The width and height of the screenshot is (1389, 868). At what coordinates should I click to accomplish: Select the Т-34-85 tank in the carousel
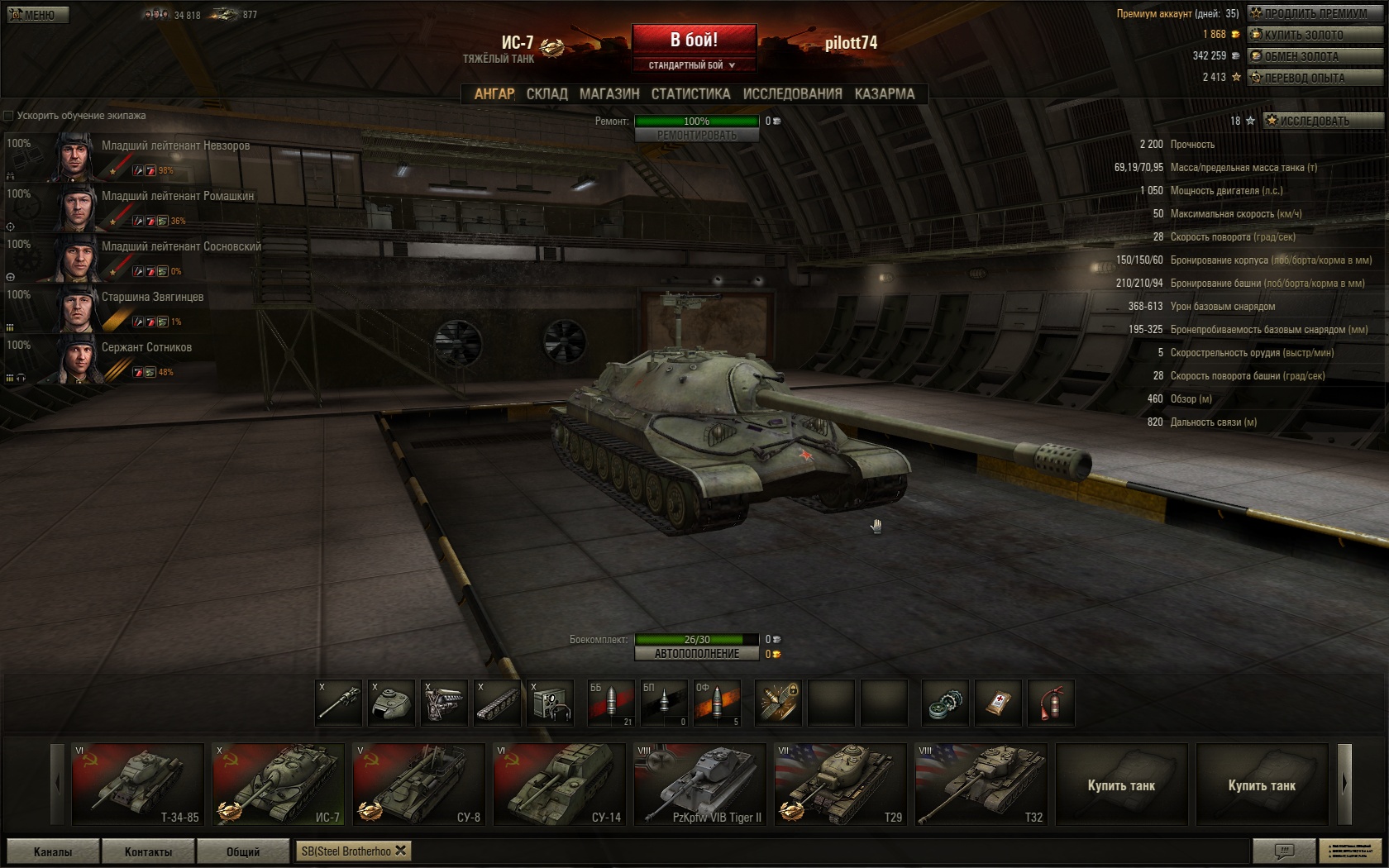[137, 784]
